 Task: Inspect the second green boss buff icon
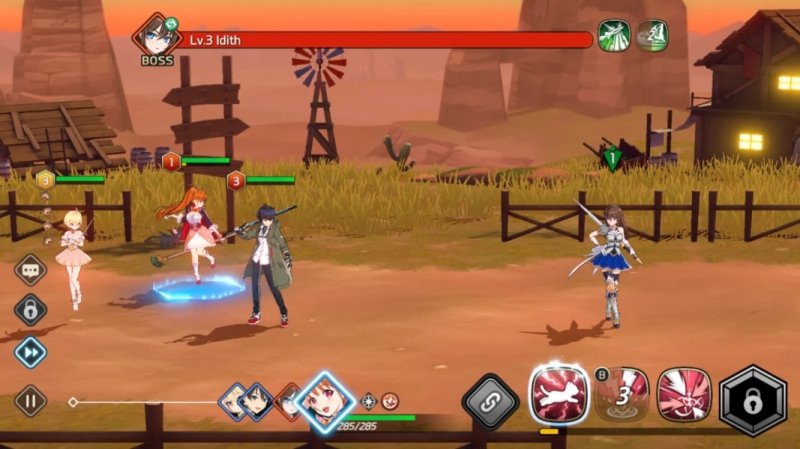click(x=652, y=36)
